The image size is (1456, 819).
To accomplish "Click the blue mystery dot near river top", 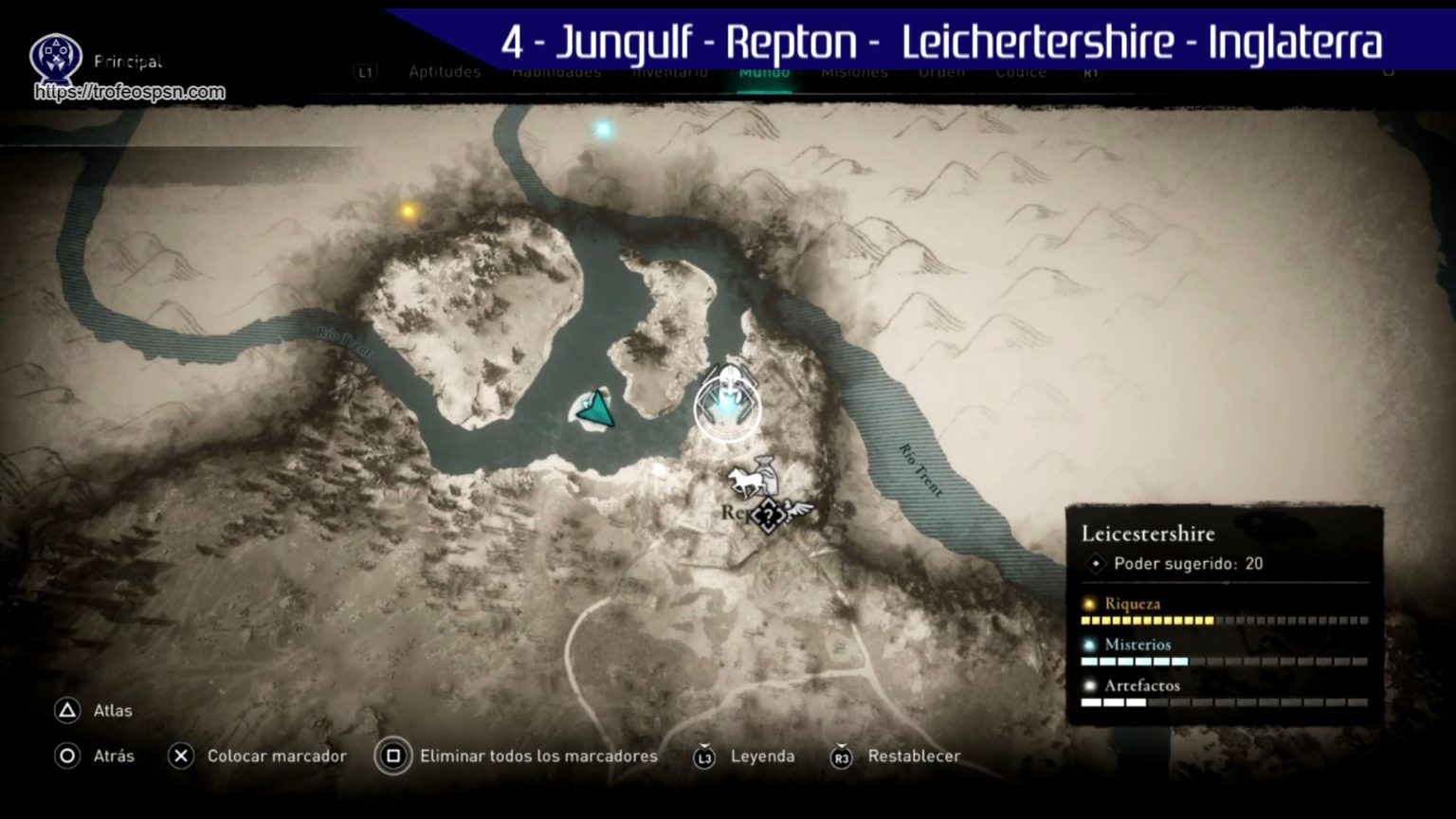I will 603,129.
